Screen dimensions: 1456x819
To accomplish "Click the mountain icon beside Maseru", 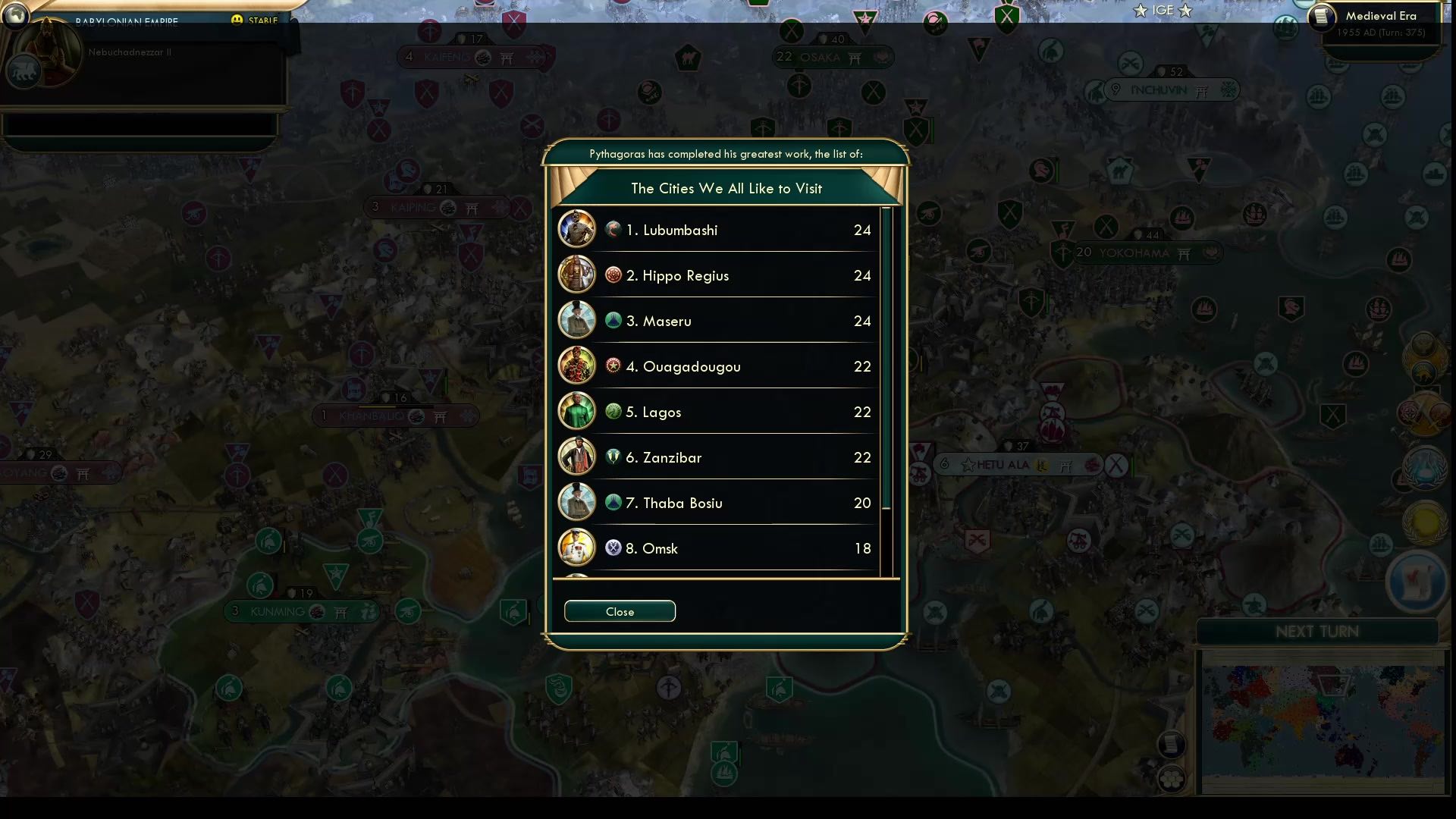I will point(613,320).
